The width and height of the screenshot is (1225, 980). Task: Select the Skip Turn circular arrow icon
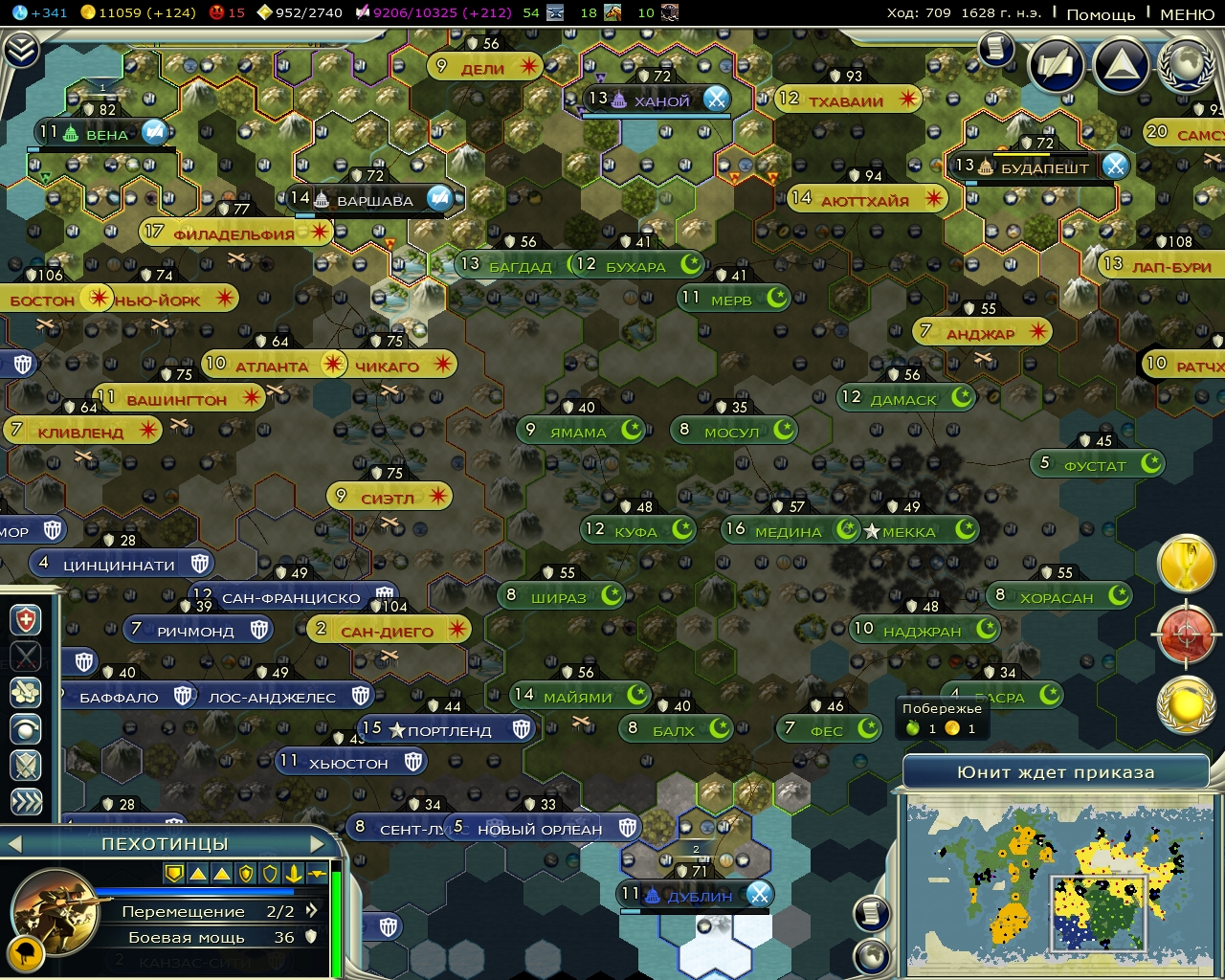pos(26,726)
